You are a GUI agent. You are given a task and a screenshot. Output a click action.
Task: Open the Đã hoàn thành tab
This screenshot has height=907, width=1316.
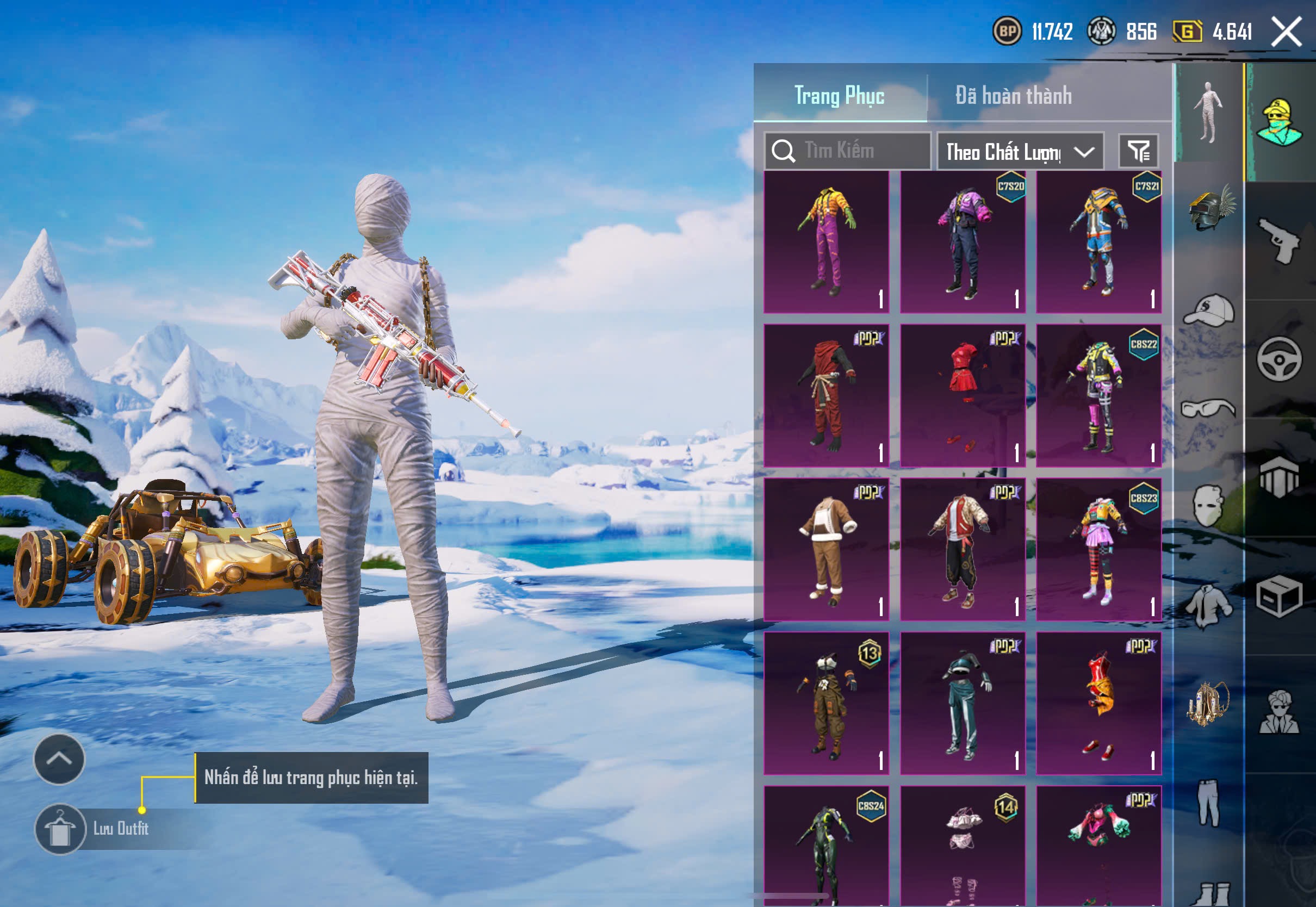click(1013, 96)
